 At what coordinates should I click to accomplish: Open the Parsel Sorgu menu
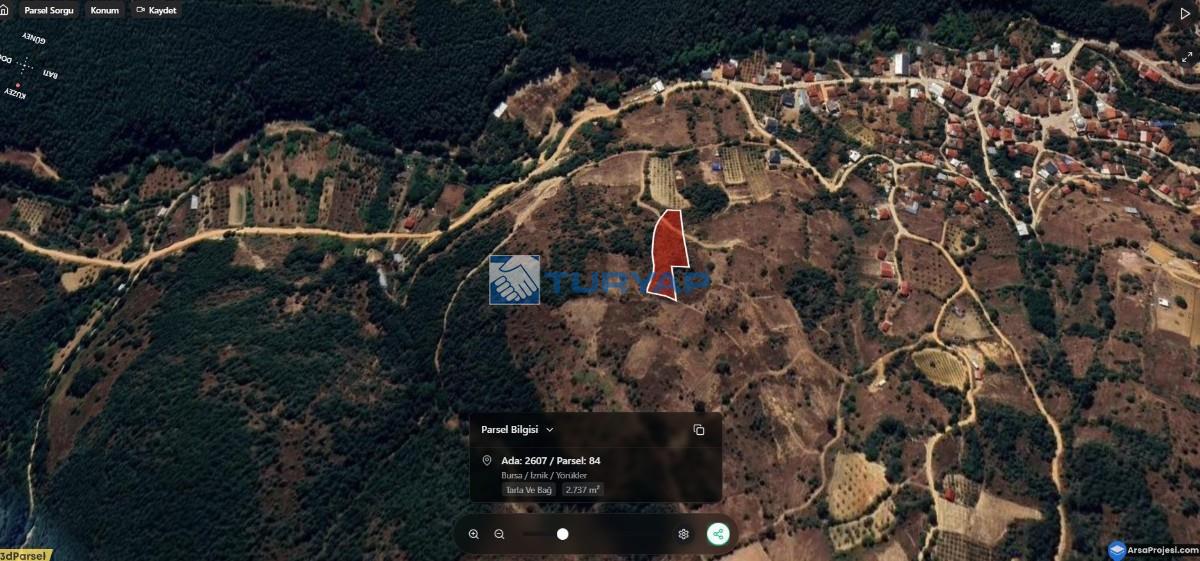coord(48,10)
